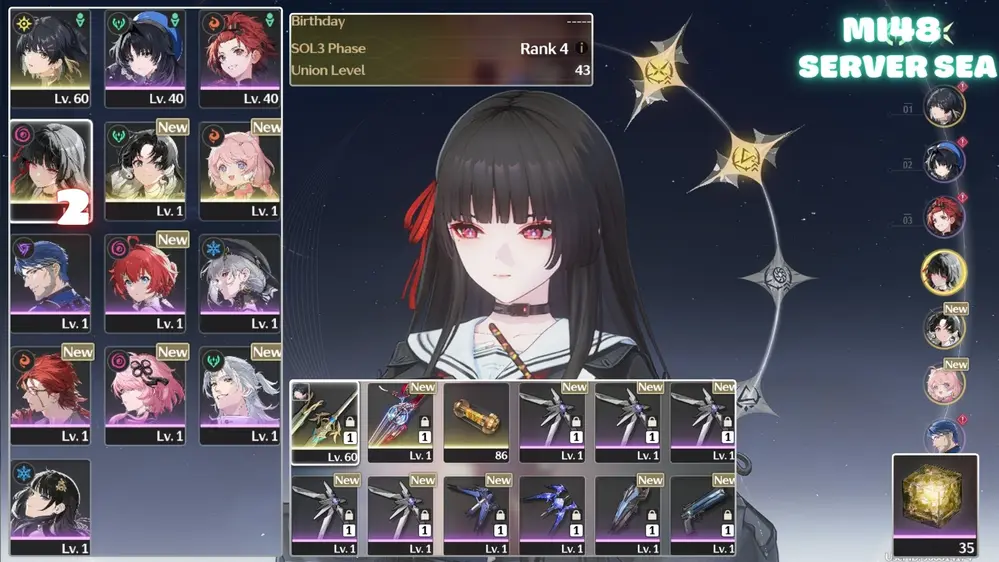Select the Lv. 60 black-haired character card
This screenshot has width=999, height=562.
(50, 58)
